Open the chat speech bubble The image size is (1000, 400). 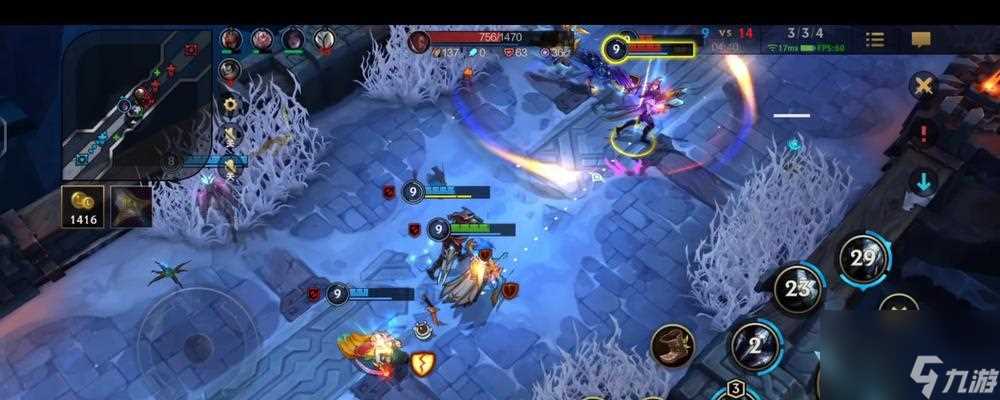click(921, 40)
